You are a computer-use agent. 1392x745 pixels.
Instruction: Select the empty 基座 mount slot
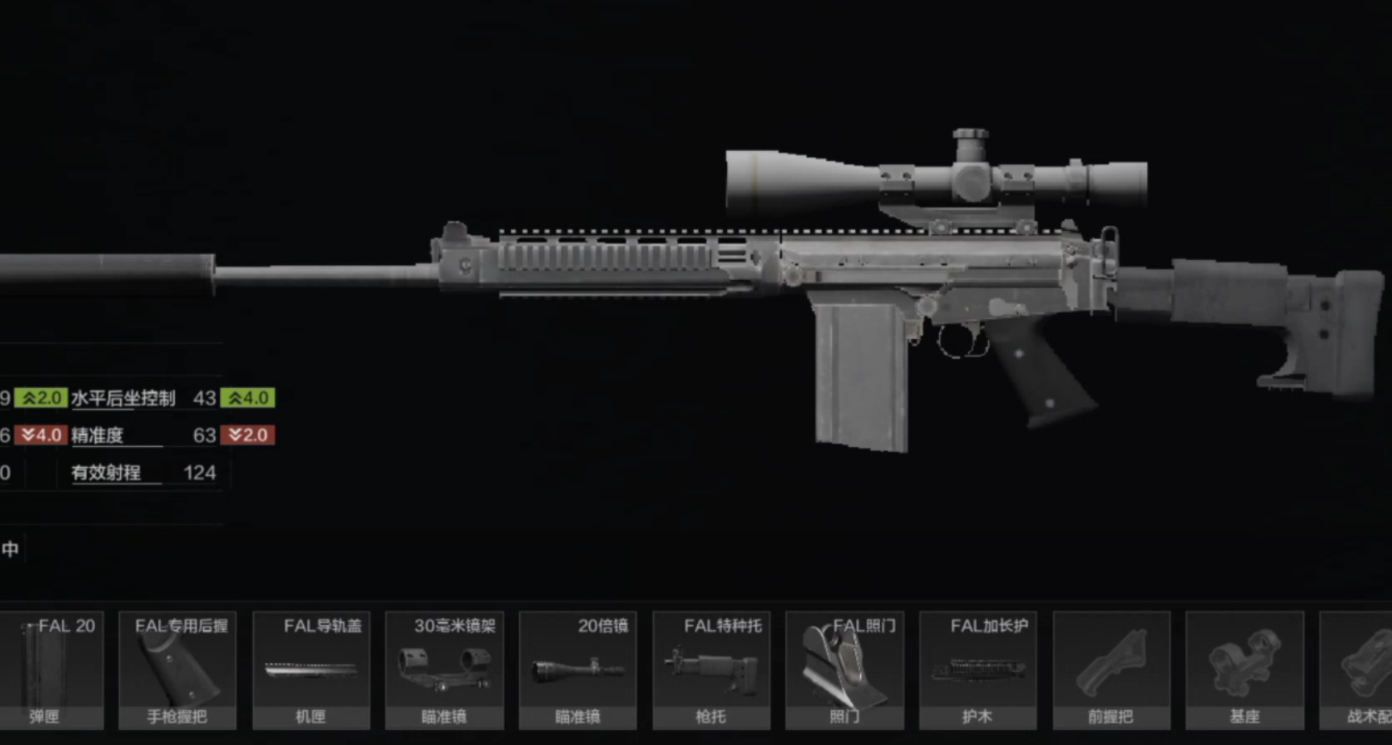tap(1244, 670)
